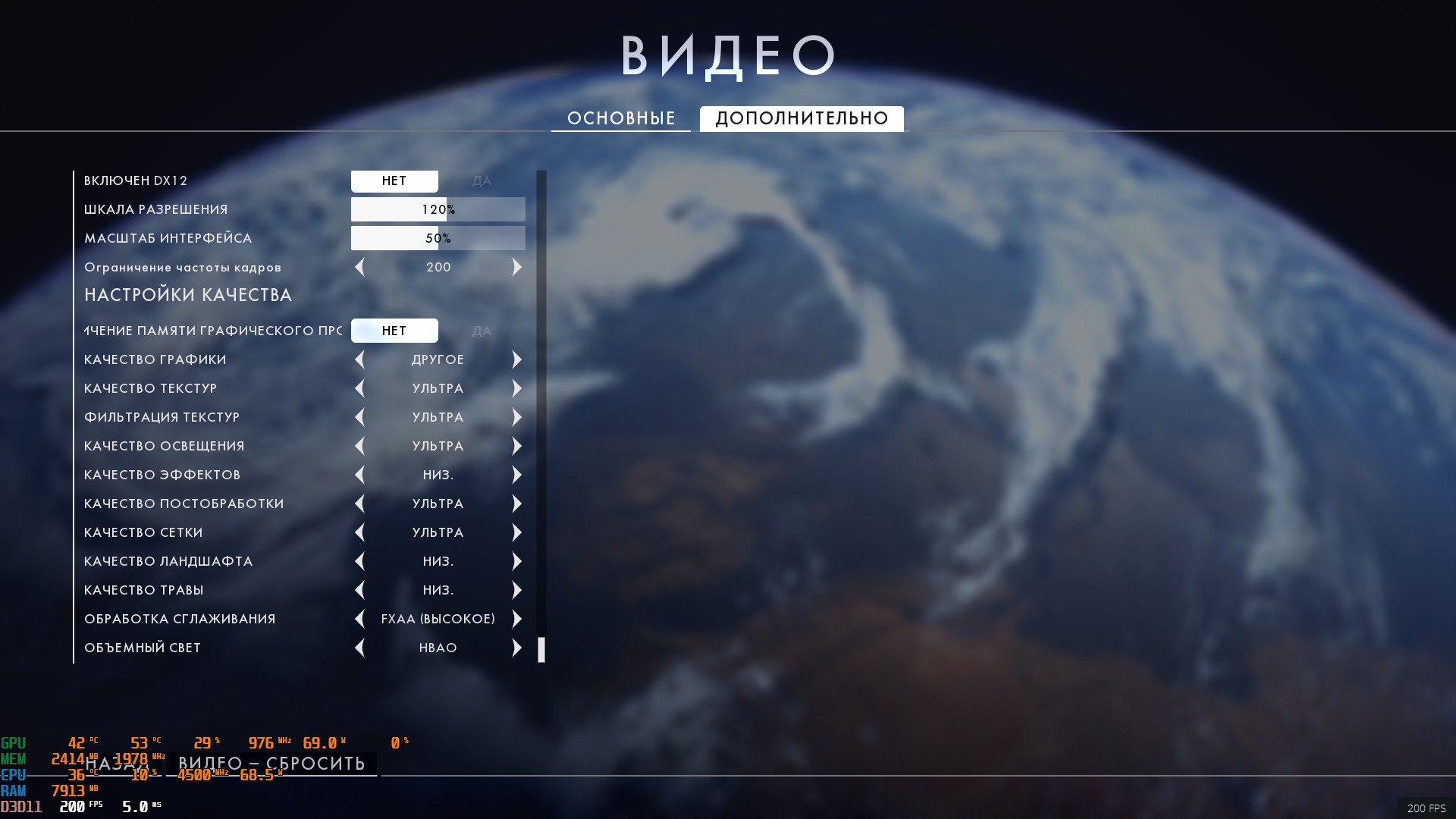Lower КАЧЕСТВО ТЕКСТУР with left arrow
This screenshot has width=1456, height=819.
pos(359,389)
